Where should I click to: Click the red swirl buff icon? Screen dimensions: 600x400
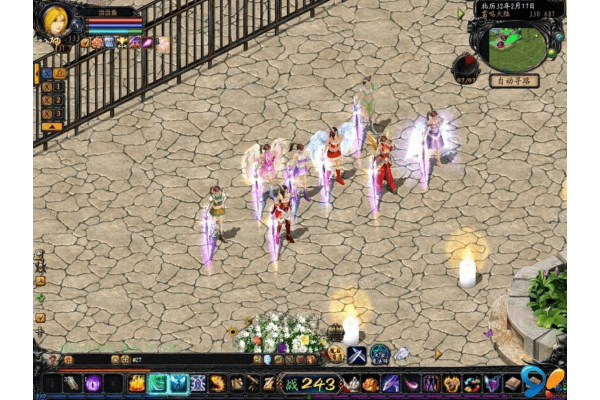97,43
